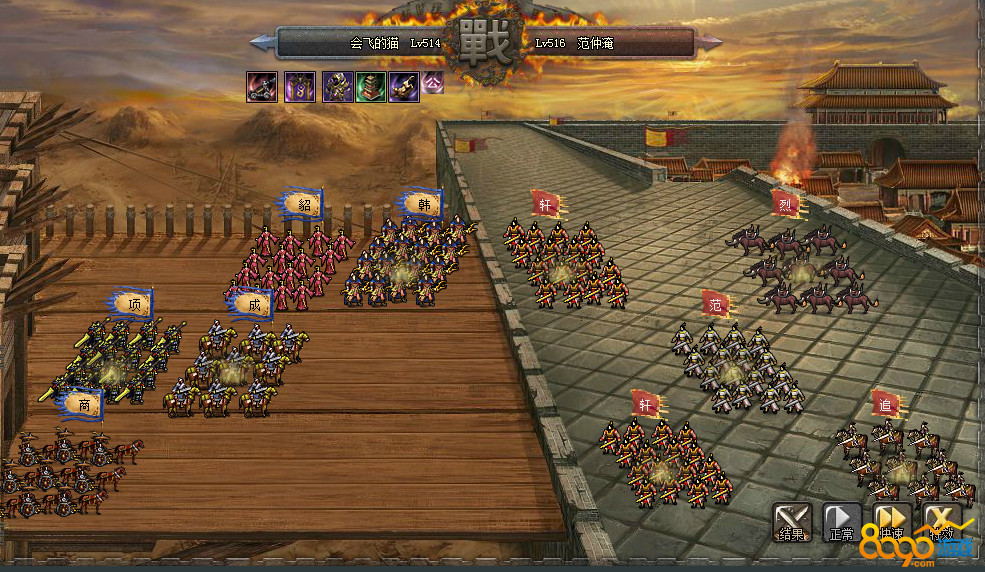Toggle battle special effects (特效)
The image size is (985, 572).
[x=942, y=521]
